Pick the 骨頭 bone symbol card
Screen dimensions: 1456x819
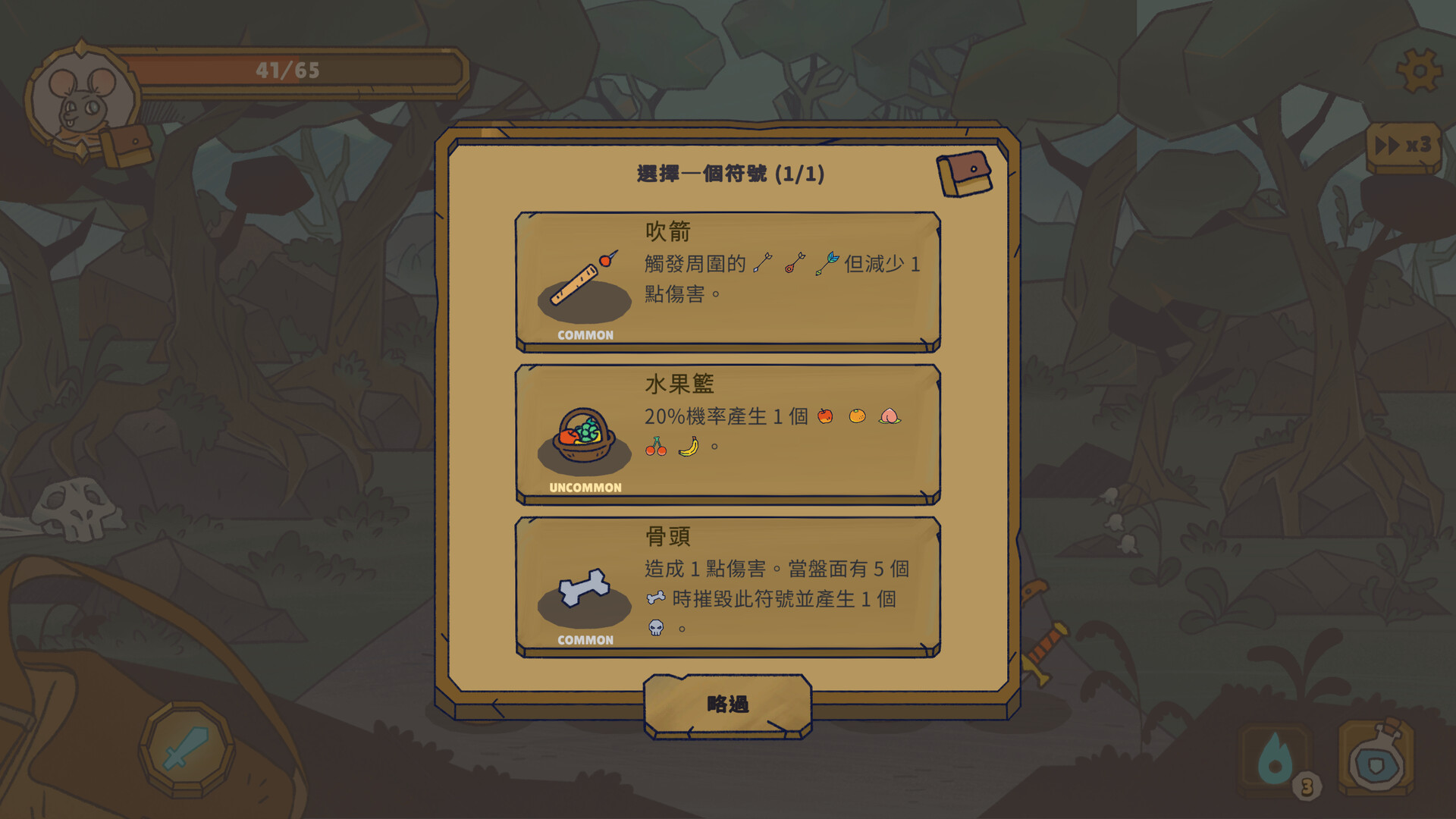tap(727, 587)
